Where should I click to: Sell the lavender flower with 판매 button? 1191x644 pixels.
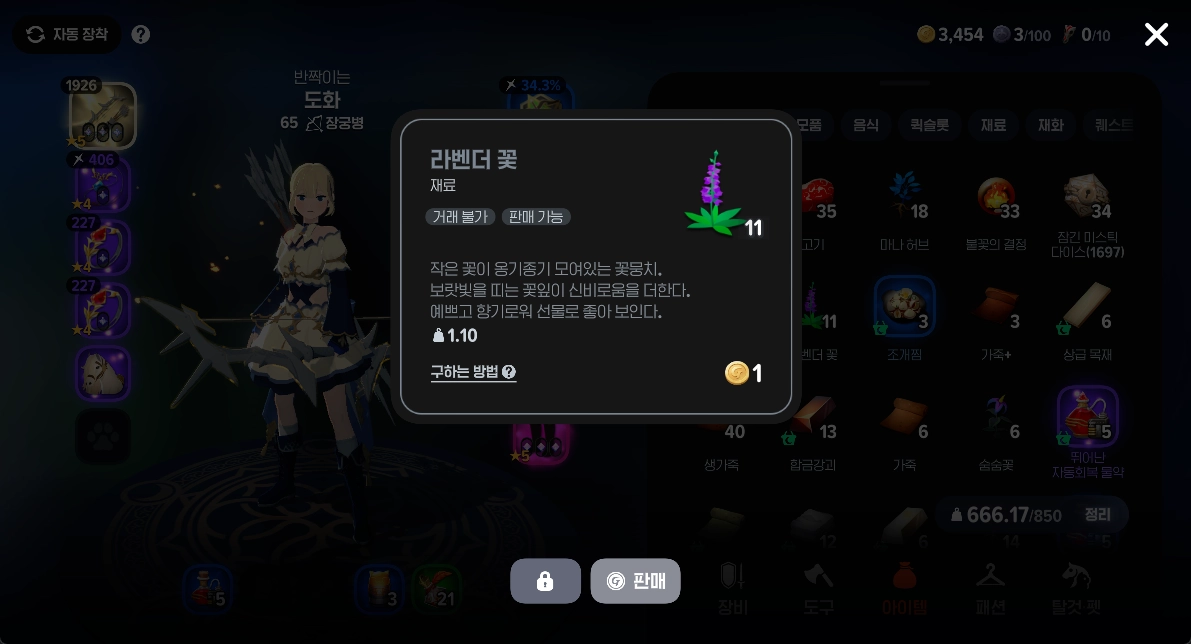pyautogui.click(x=635, y=581)
